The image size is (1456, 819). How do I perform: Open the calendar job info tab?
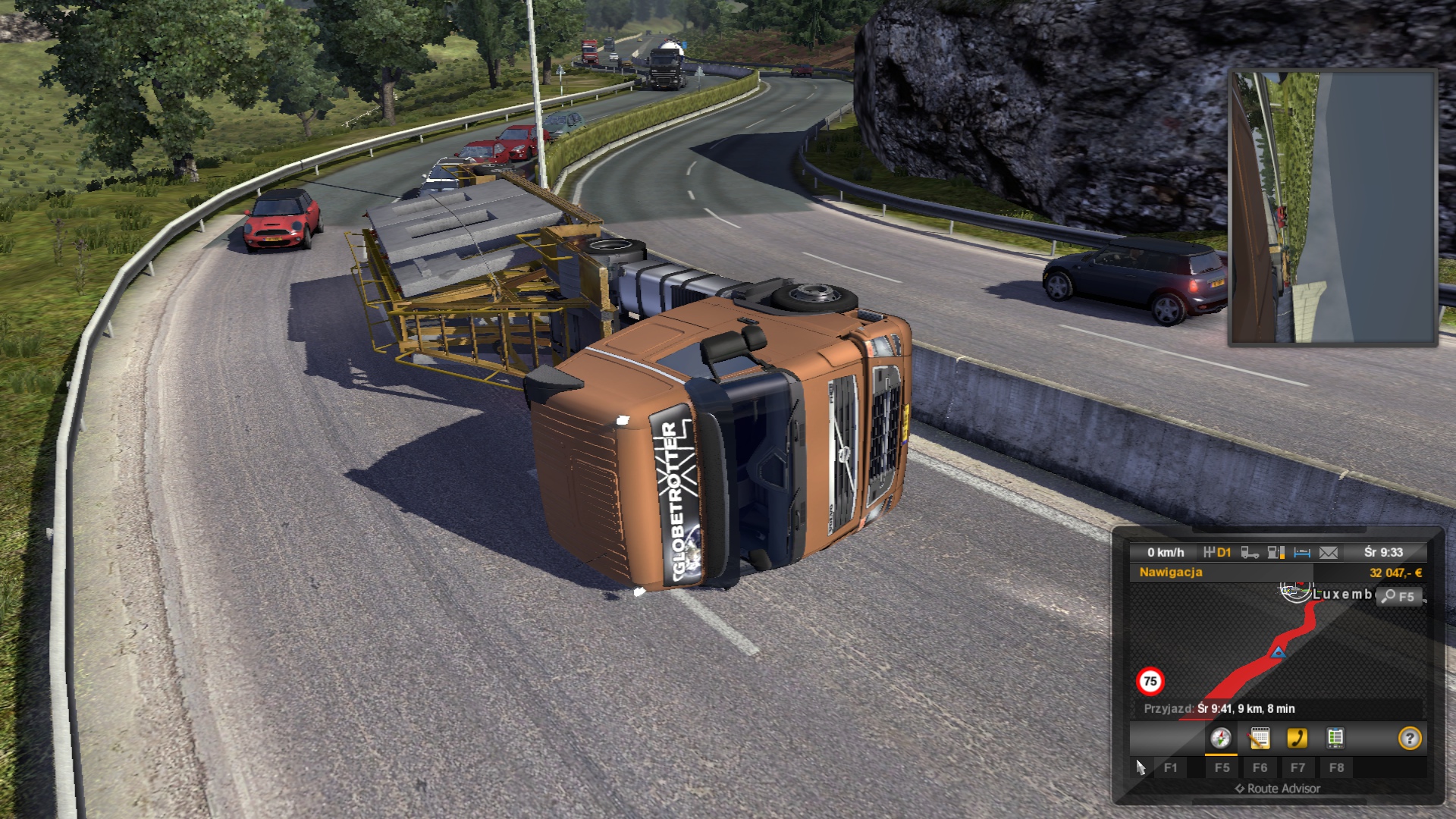(x=1260, y=738)
